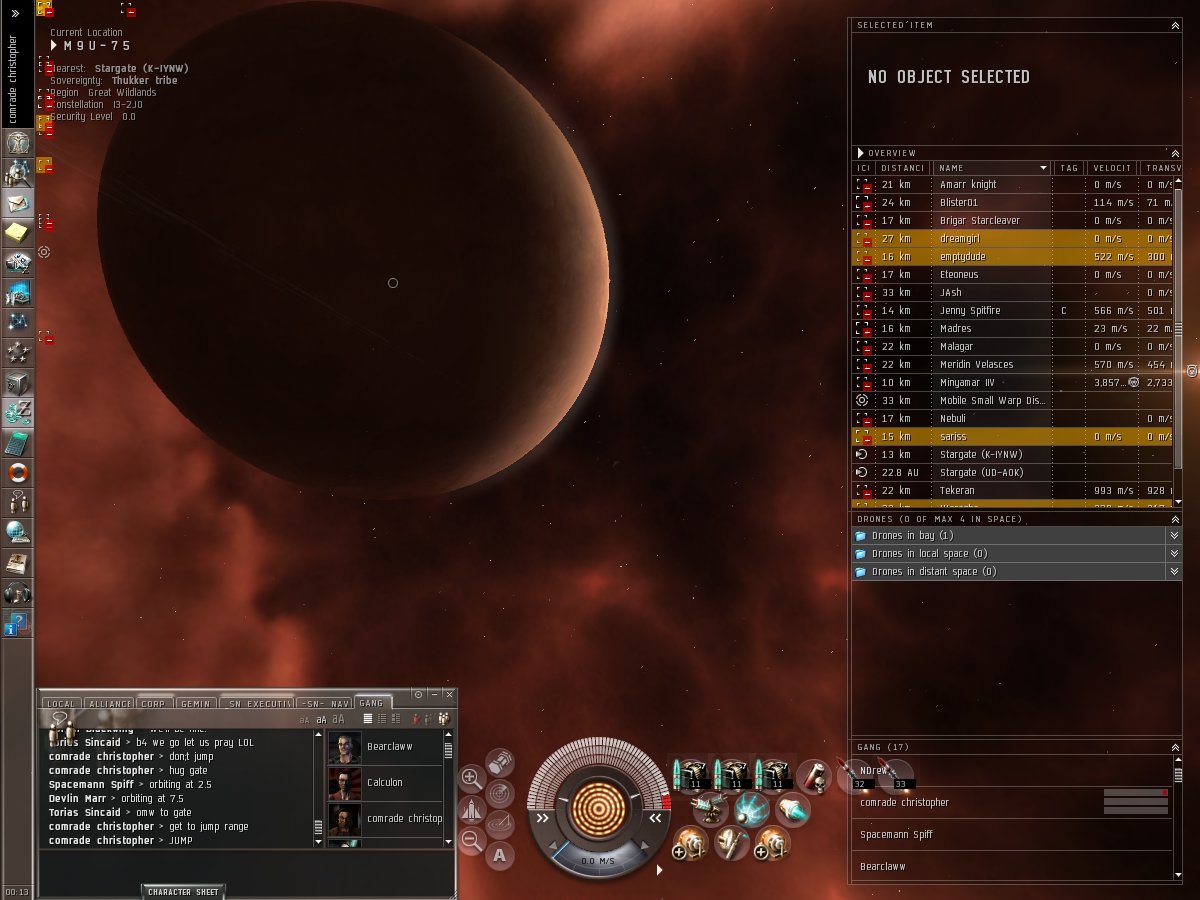
Task: Select emptydude in the overview list
Action: [962, 257]
